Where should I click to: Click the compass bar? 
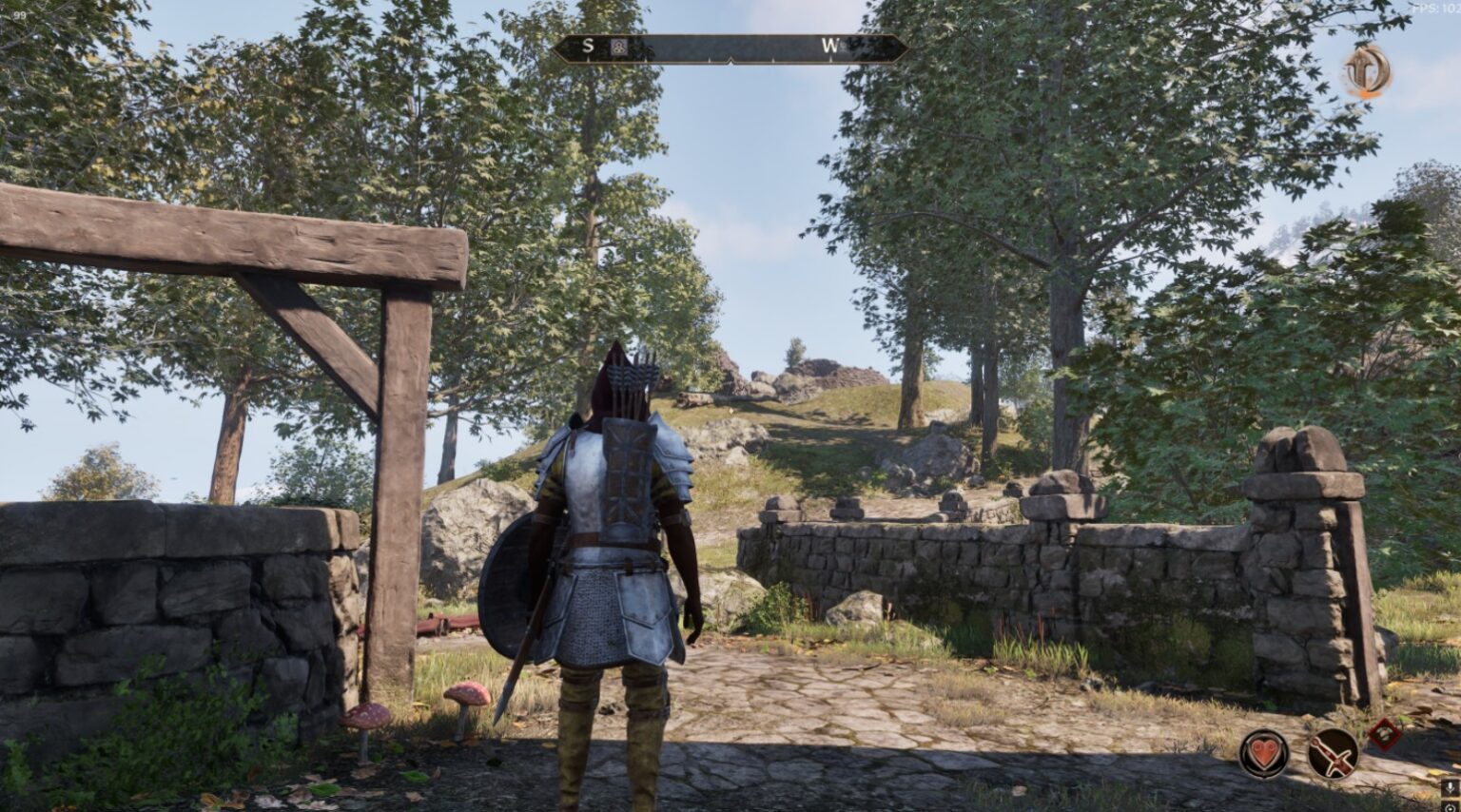(730, 48)
